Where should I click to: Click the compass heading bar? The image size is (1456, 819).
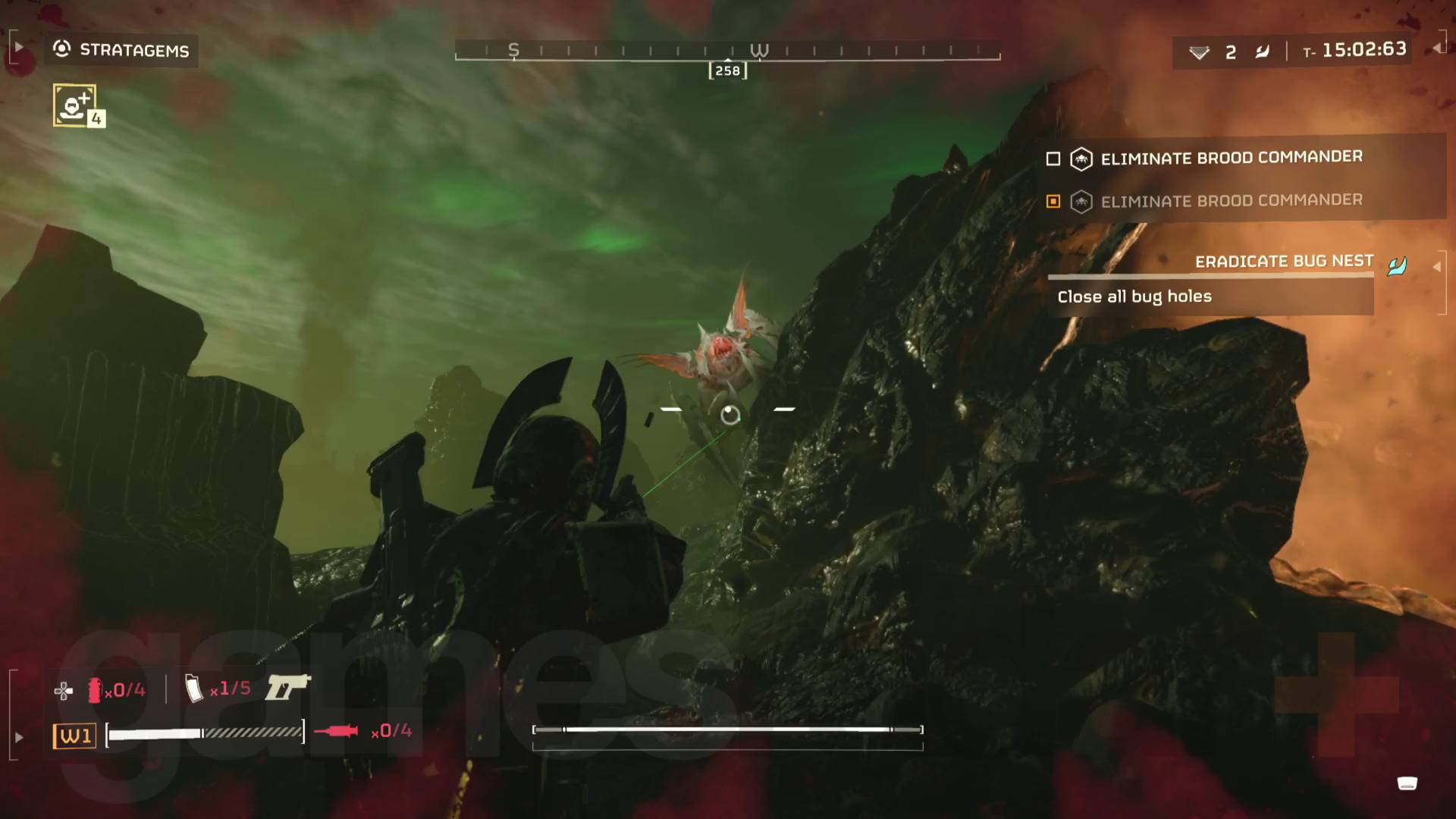click(x=726, y=52)
